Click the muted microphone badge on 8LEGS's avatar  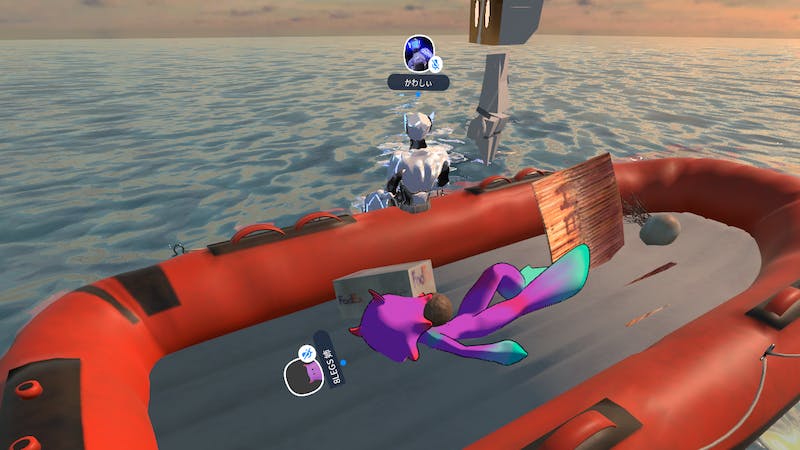[x=307, y=353]
